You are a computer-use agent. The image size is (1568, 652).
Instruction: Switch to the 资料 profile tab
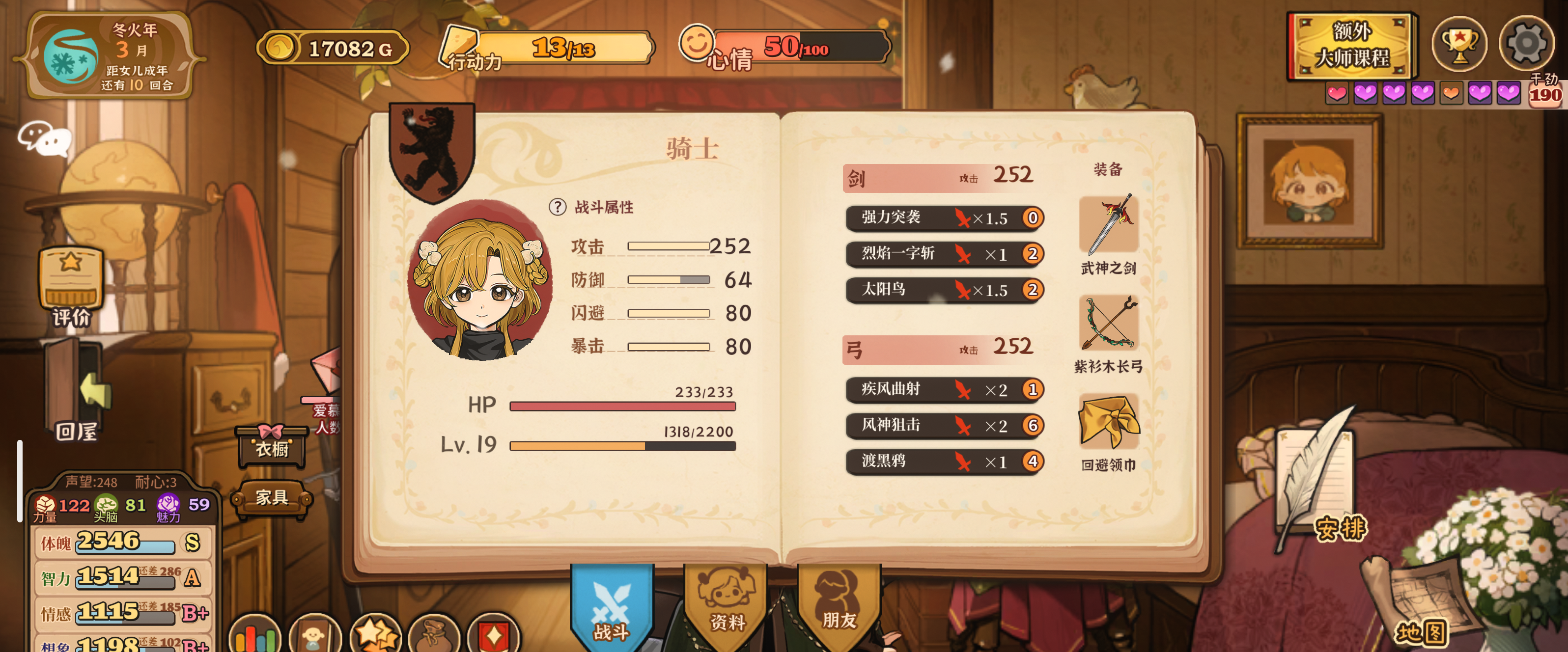726,602
